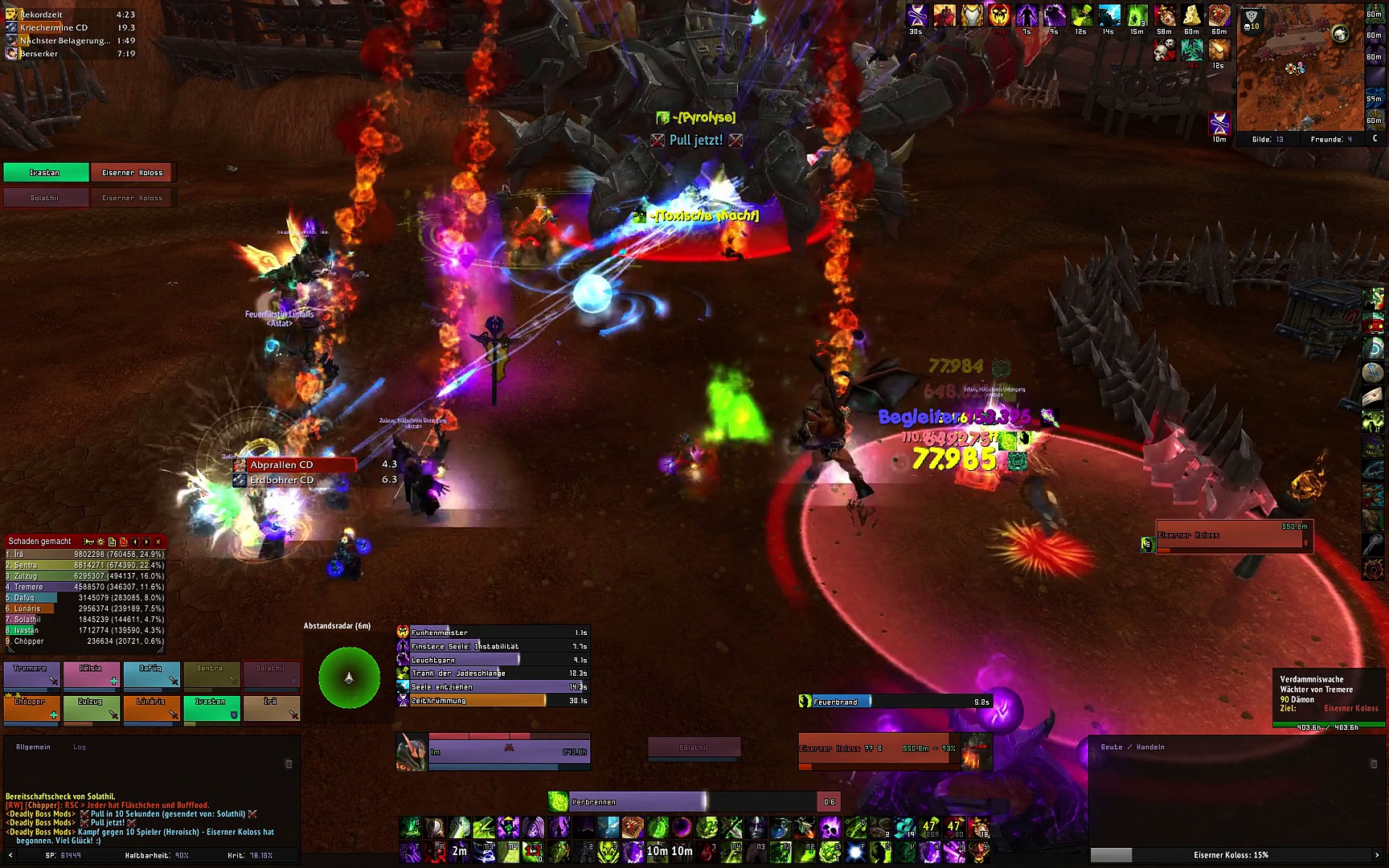Select Ivastan's green raid frame
Viewport: 1389px width, 868px height.
211,709
